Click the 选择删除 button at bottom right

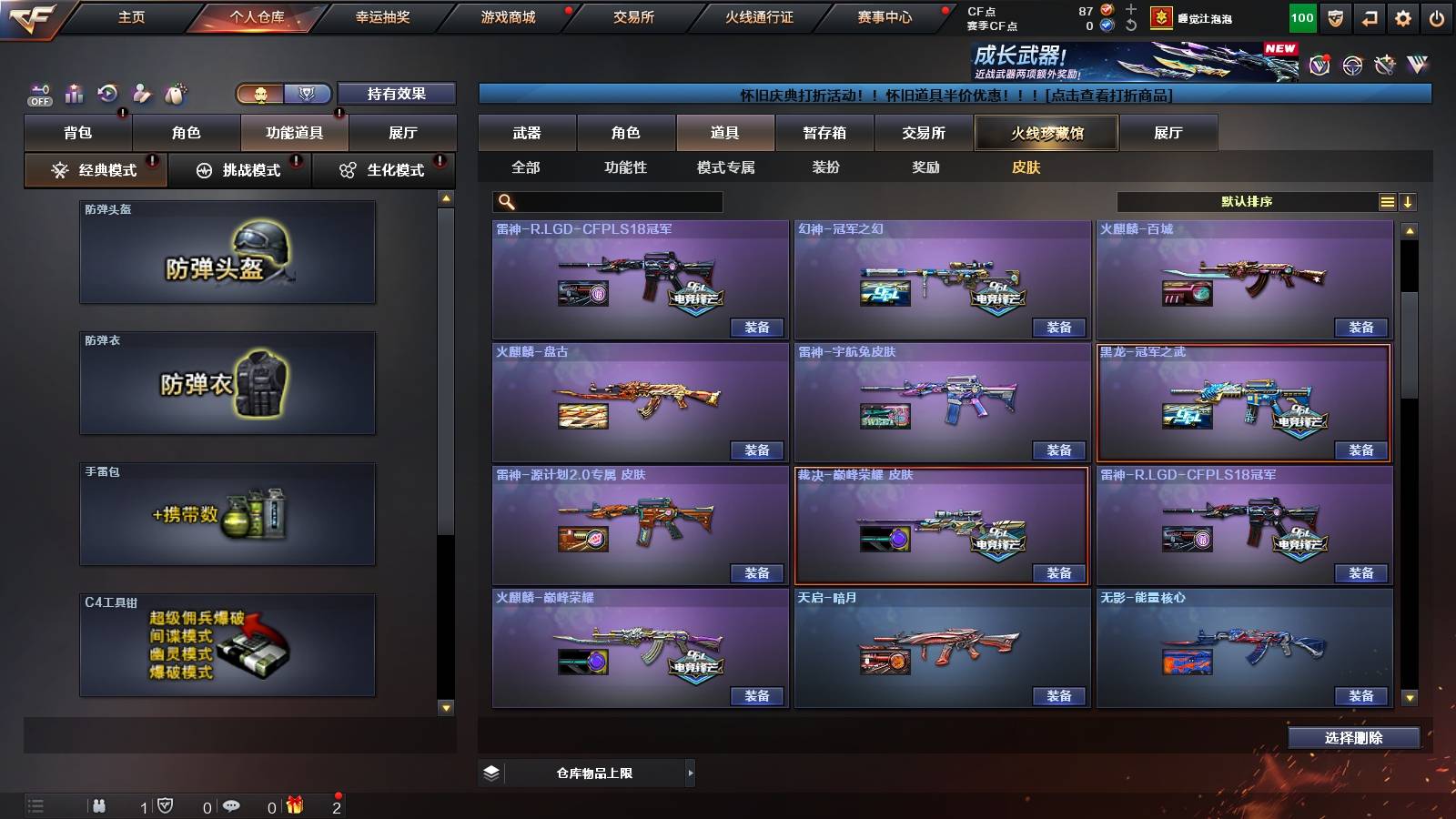[x=1355, y=737]
